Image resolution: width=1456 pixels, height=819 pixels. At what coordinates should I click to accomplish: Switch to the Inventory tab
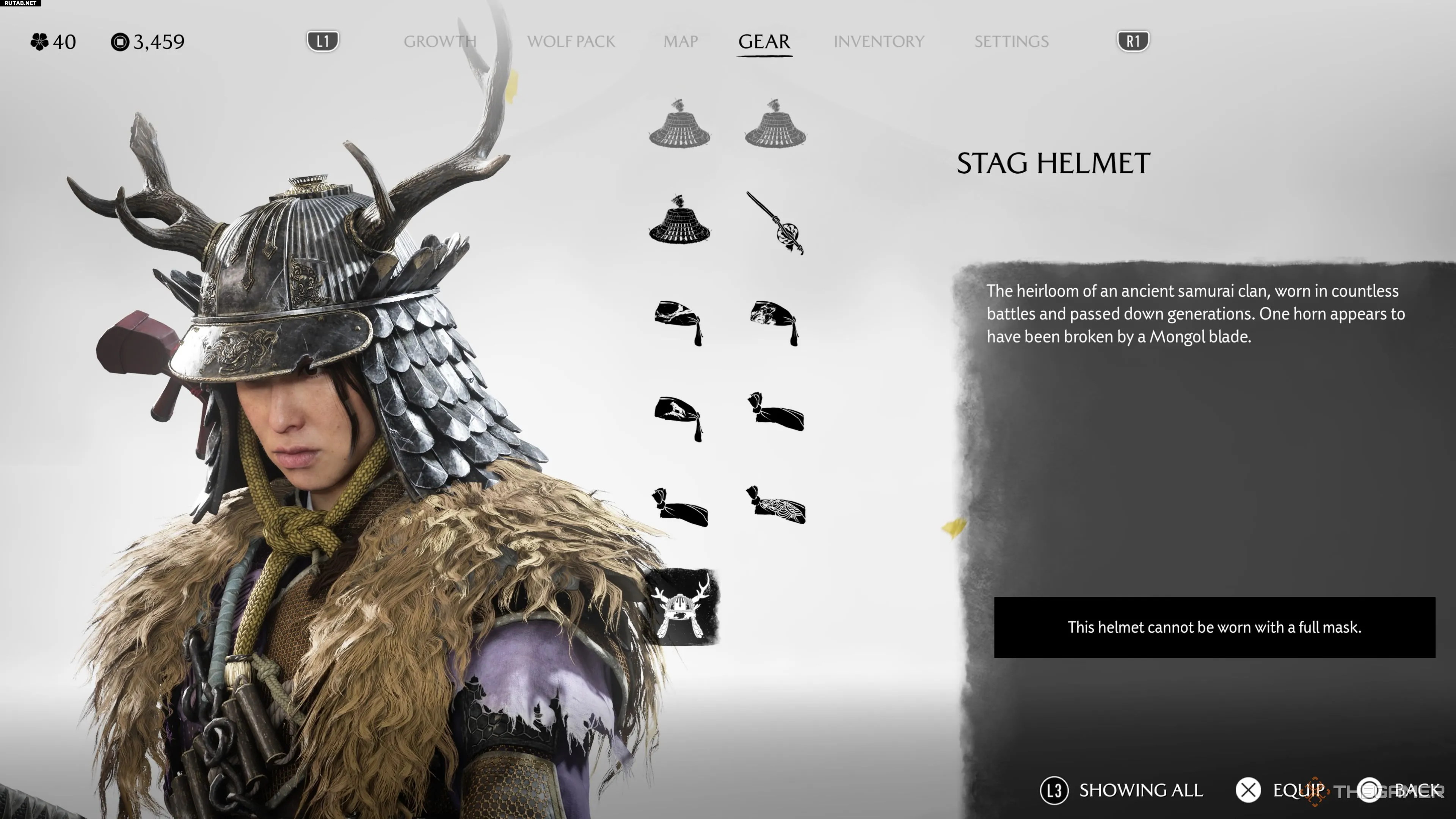[879, 41]
